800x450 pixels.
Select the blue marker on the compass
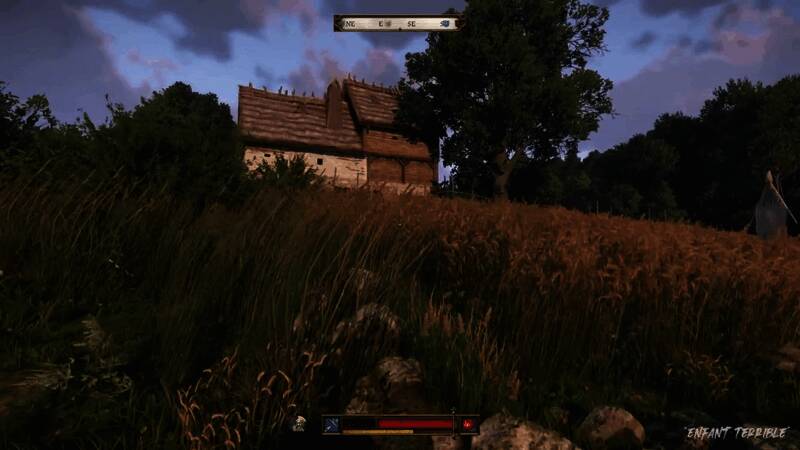click(x=446, y=23)
